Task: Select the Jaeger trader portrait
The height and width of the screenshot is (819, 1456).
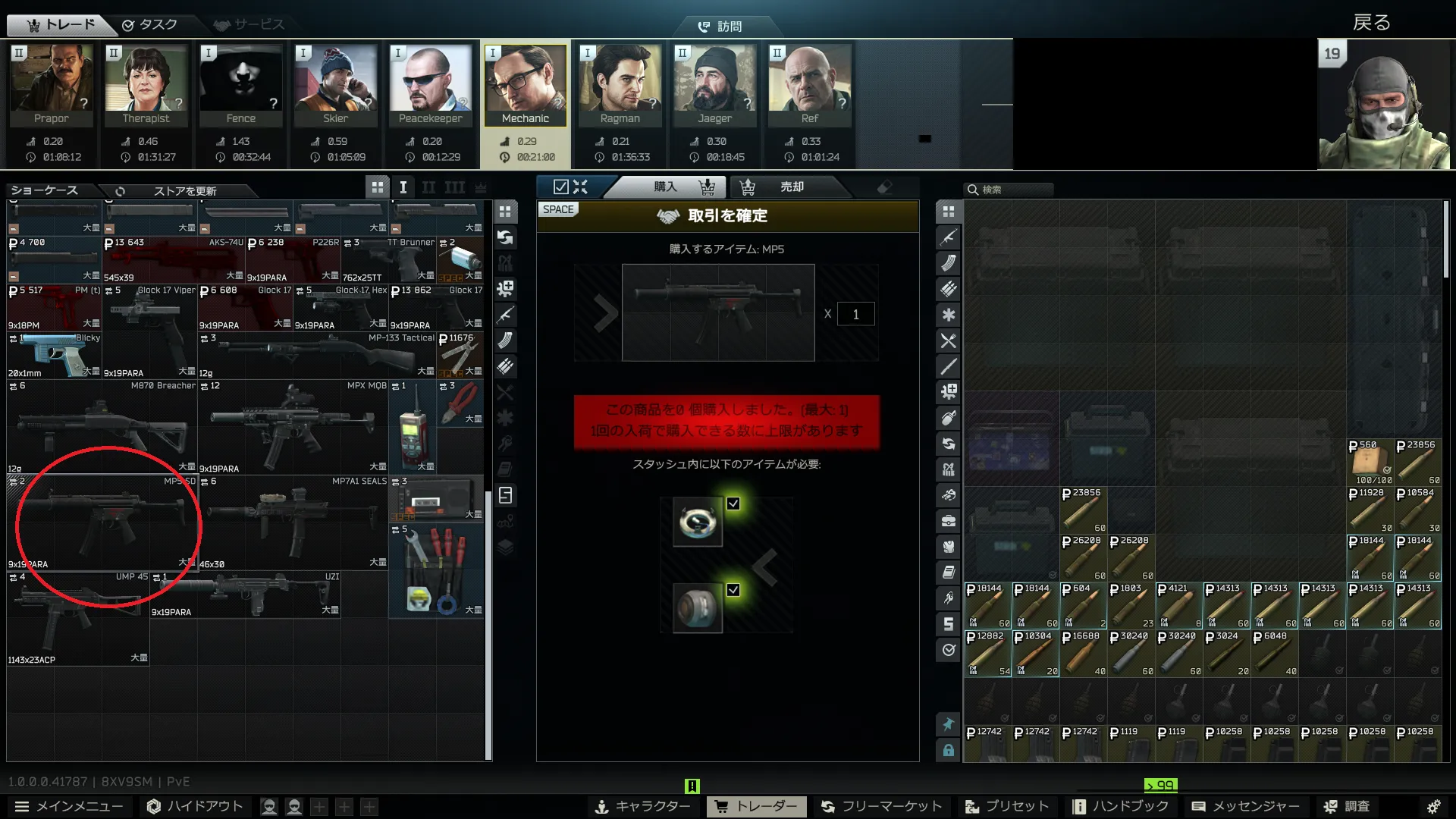Action: click(x=714, y=84)
